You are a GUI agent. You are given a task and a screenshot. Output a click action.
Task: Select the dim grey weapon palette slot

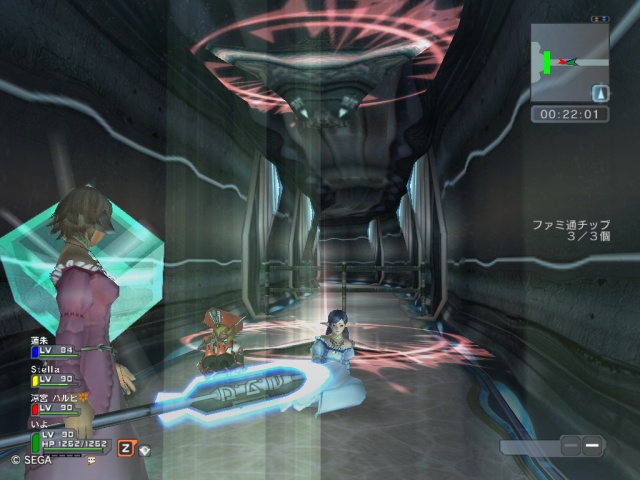pos(570,445)
